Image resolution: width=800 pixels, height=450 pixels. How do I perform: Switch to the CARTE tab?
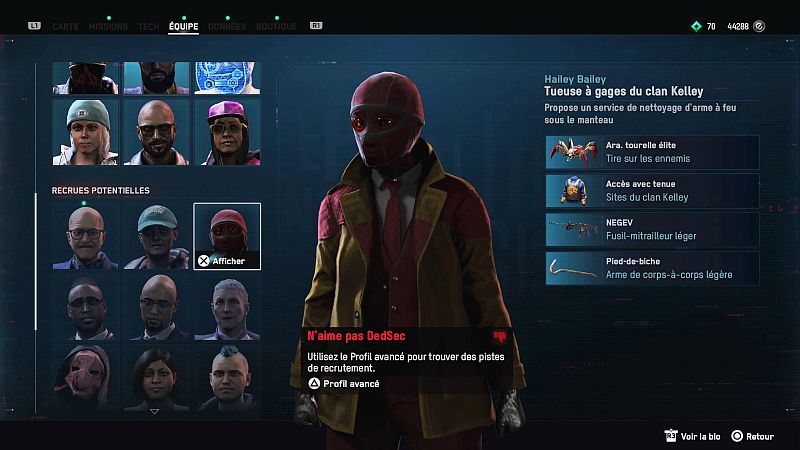[x=65, y=26]
